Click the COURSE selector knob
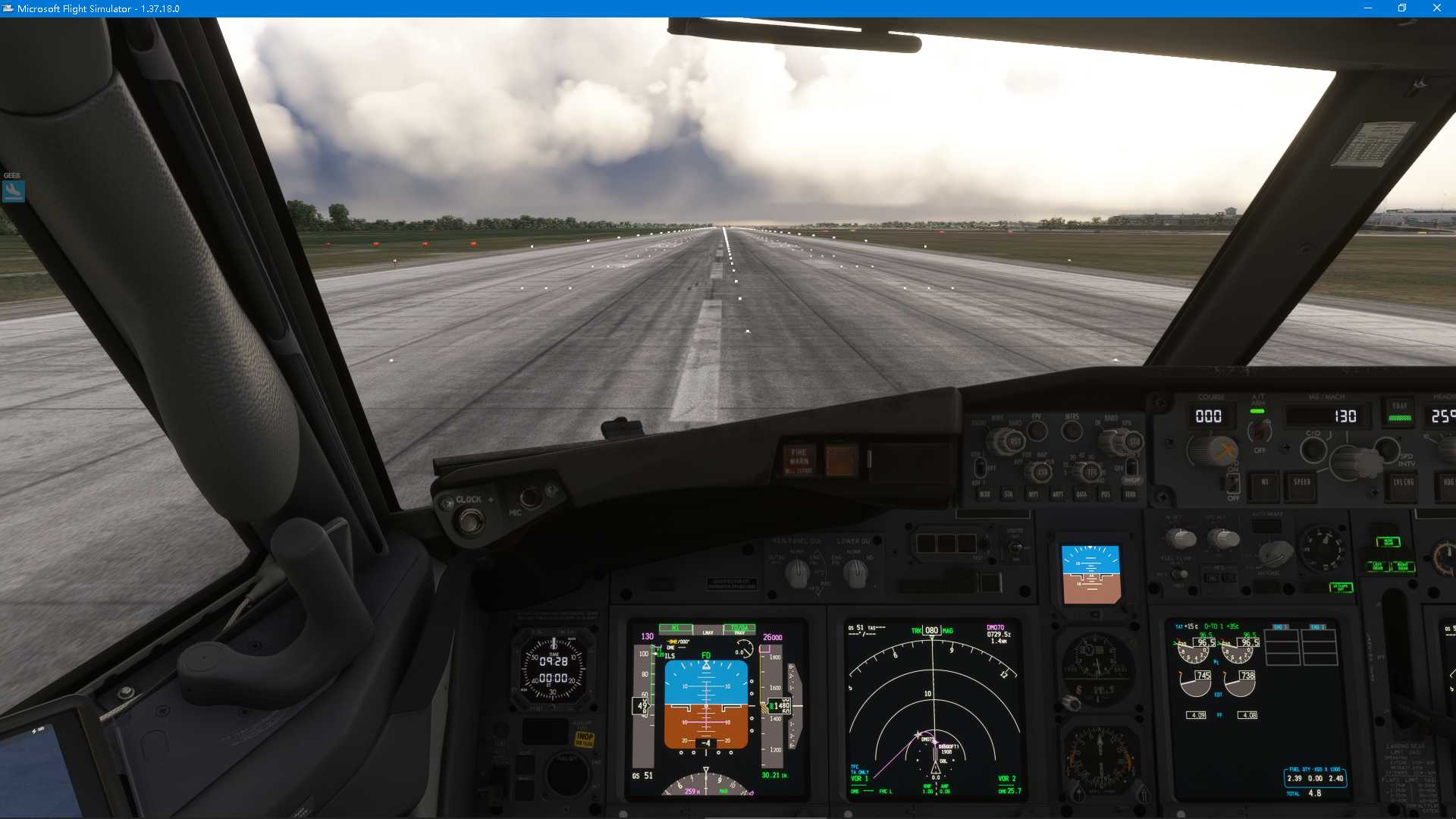Image resolution: width=1456 pixels, height=819 pixels. 1213,450
